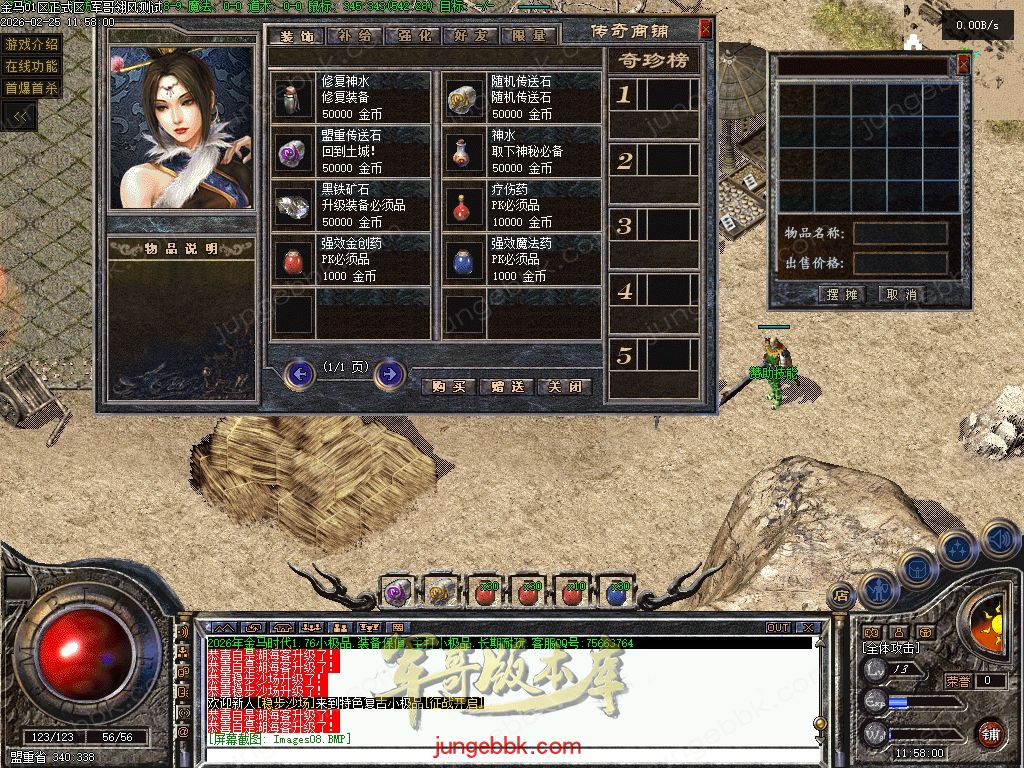
Task: Go to the next shop page arrow
Action: coord(389,374)
